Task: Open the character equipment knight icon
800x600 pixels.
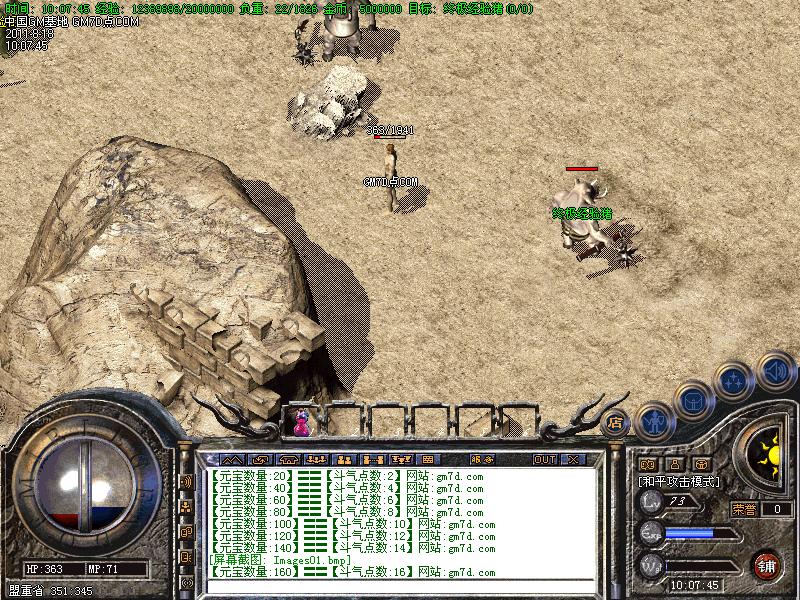Action: [654, 422]
